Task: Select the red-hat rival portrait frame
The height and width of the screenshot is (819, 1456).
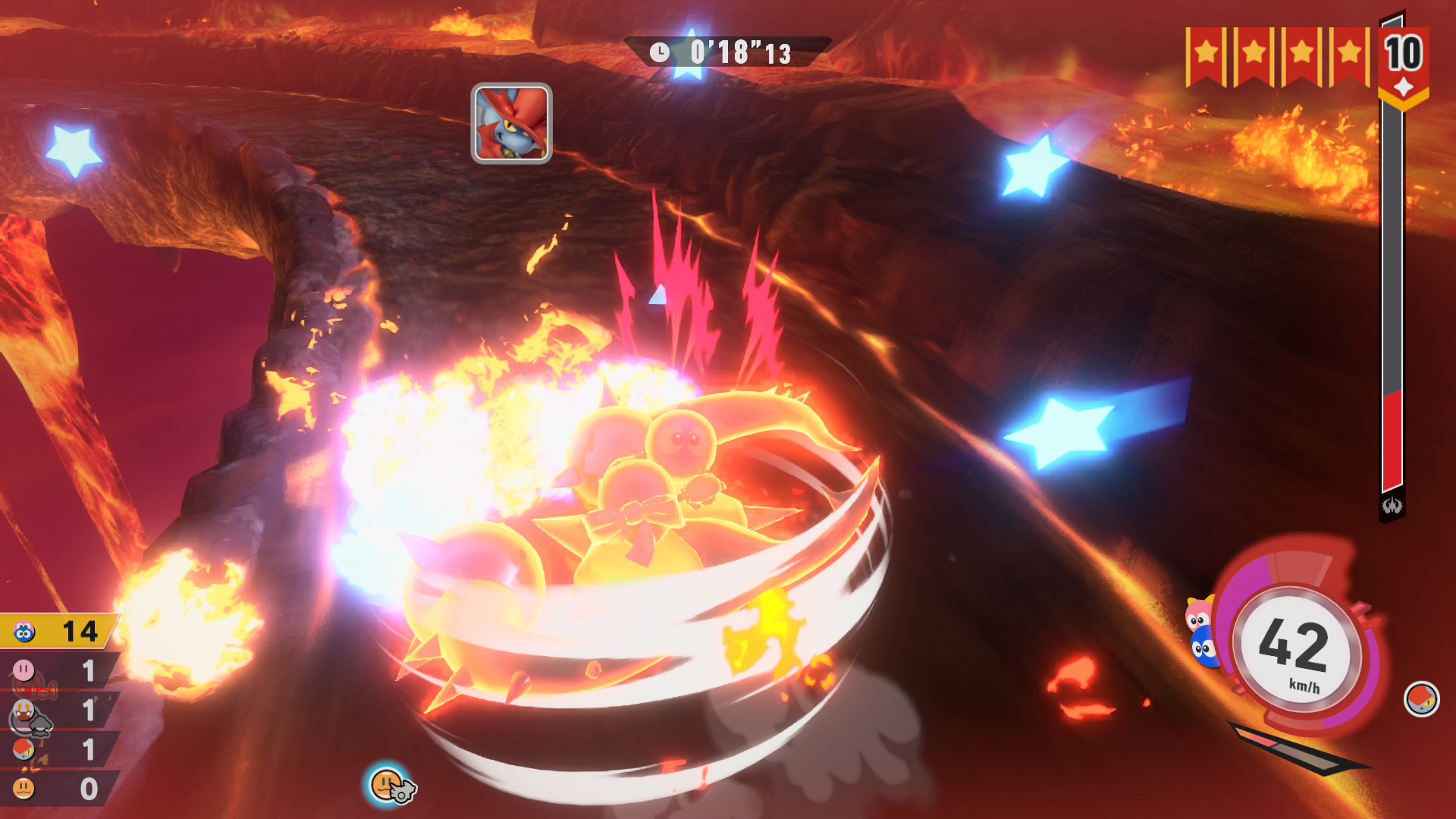Action: (511, 124)
